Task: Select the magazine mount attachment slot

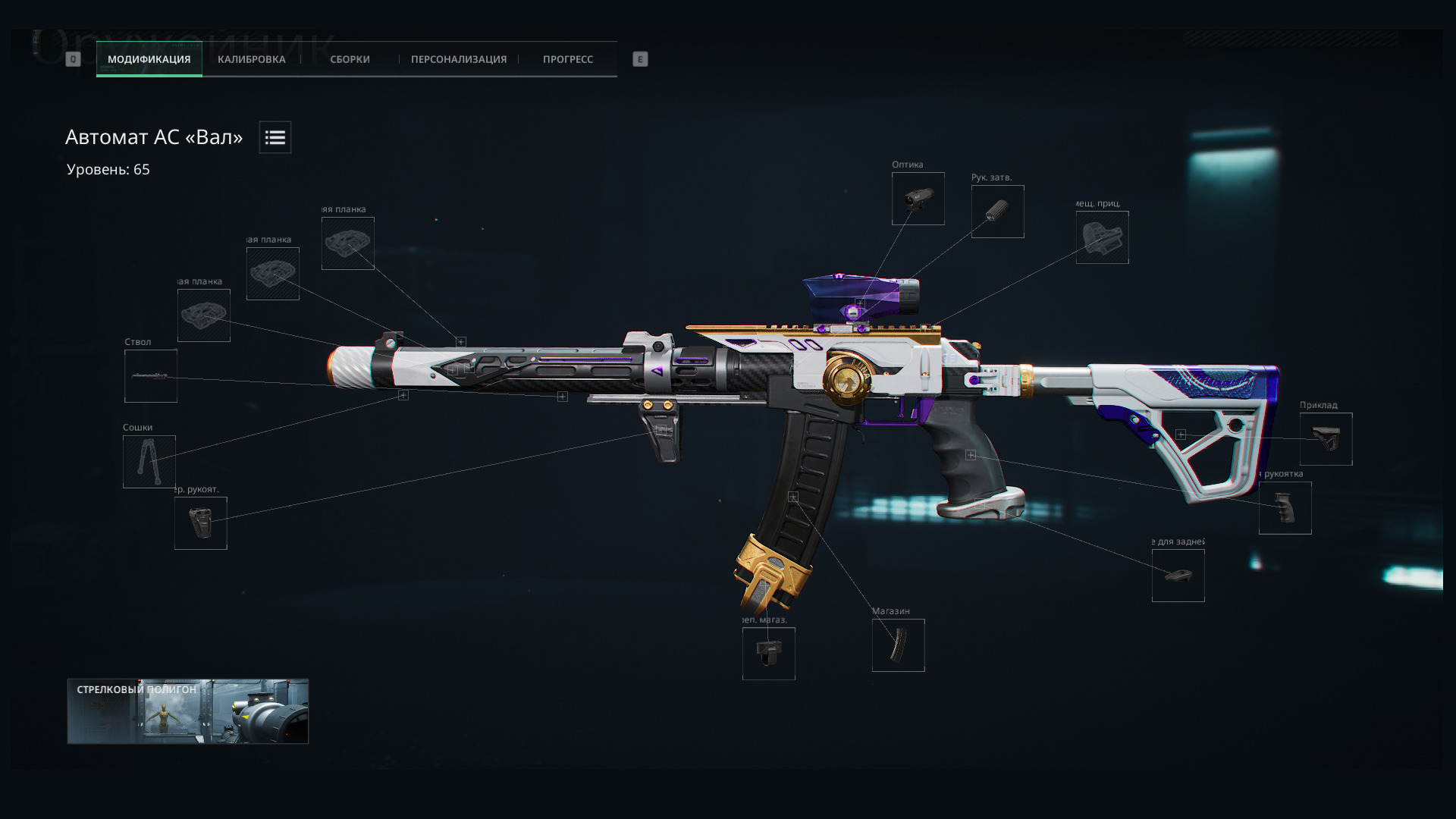Action: pyautogui.click(x=768, y=654)
